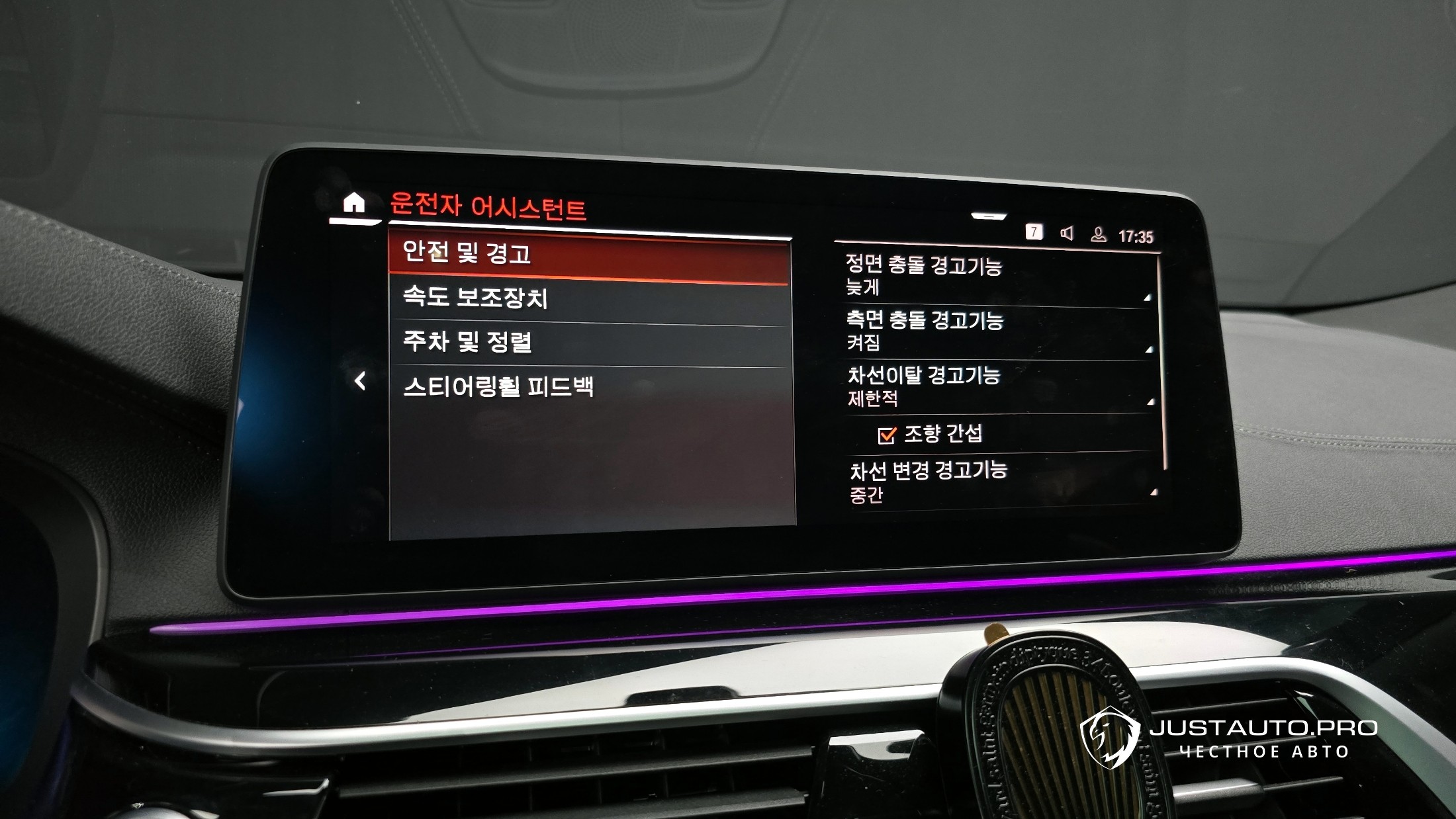Open the 차선이탈 경고기능 option
This screenshot has width=1456, height=819.
click(996, 386)
